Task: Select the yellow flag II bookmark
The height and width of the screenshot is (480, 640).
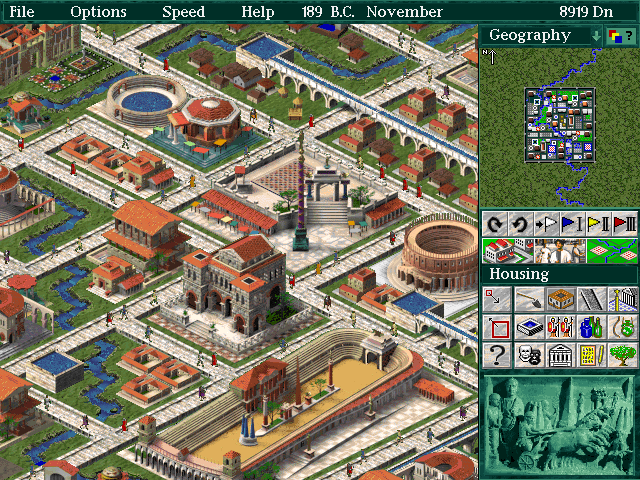Action: pos(597,223)
